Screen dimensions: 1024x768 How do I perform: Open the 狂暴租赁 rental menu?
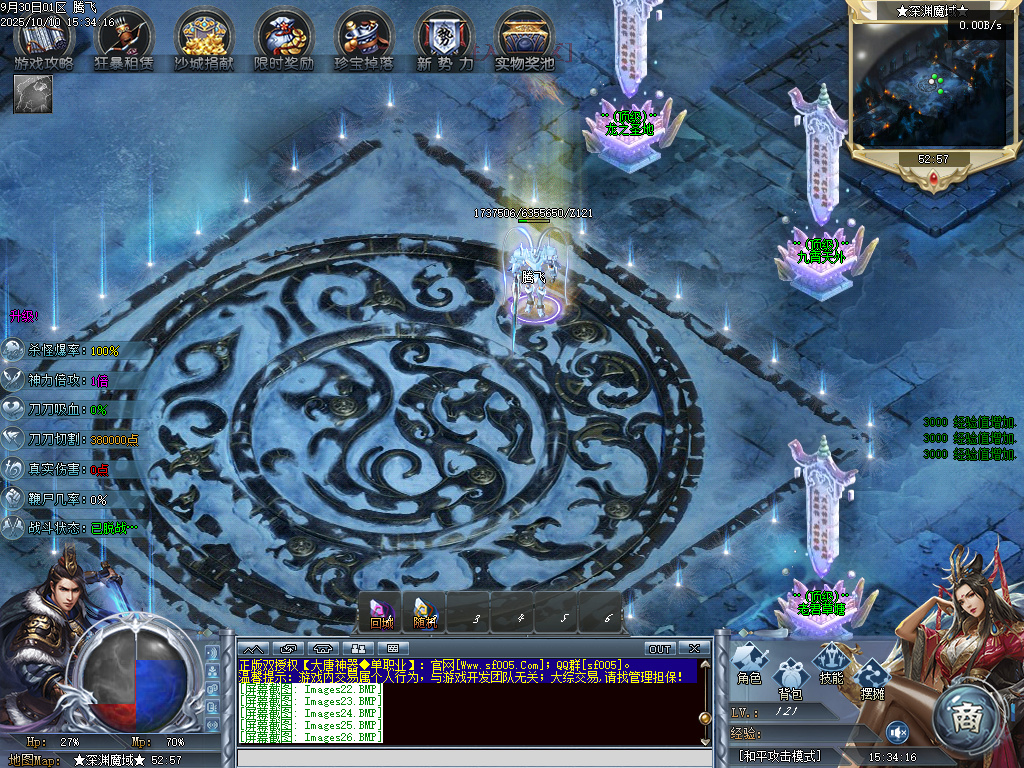pos(124,40)
